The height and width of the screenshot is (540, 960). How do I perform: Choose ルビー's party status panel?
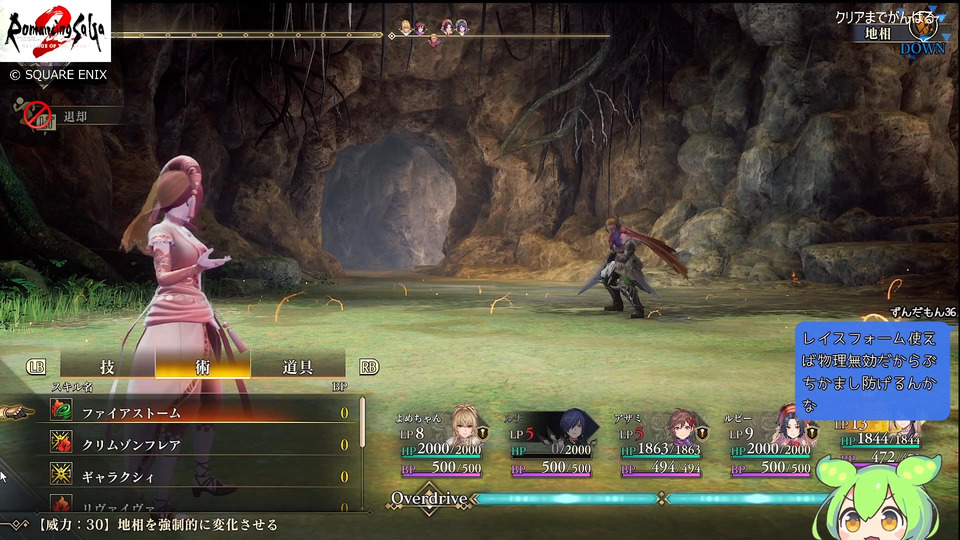coord(772,443)
